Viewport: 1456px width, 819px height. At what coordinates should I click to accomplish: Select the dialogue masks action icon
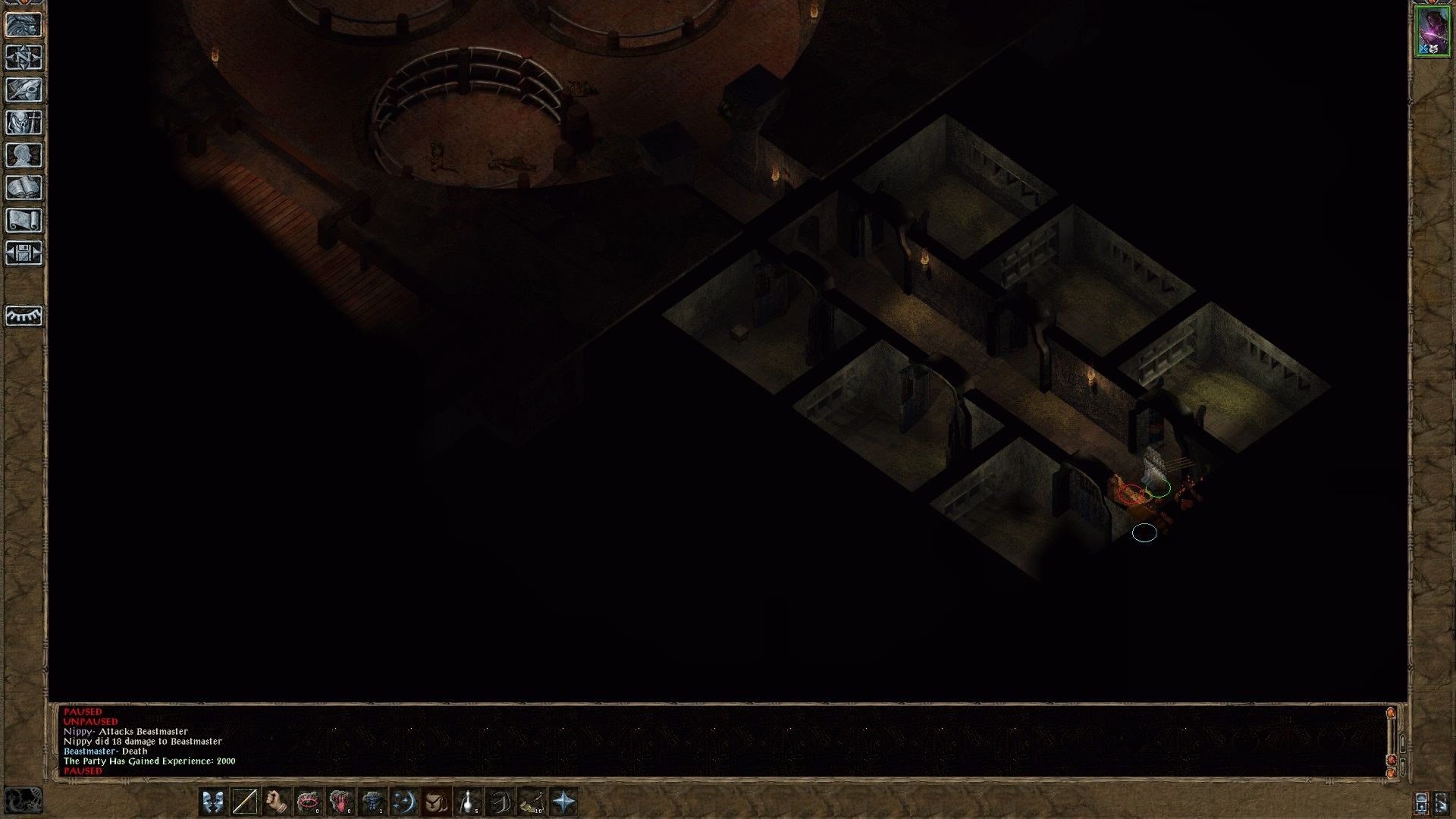pyautogui.click(x=215, y=800)
